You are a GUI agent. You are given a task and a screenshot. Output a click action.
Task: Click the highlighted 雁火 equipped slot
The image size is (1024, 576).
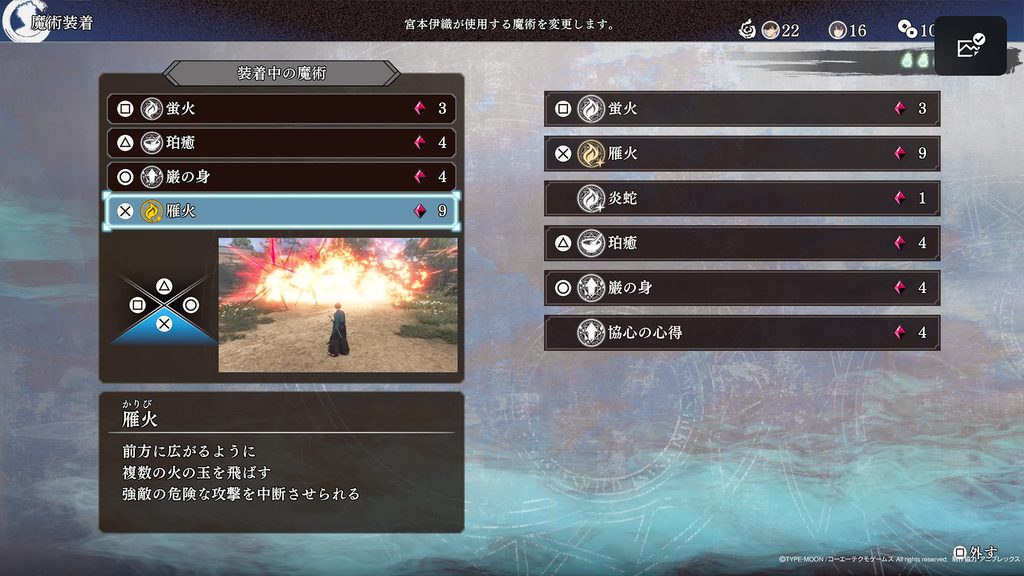tap(280, 211)
